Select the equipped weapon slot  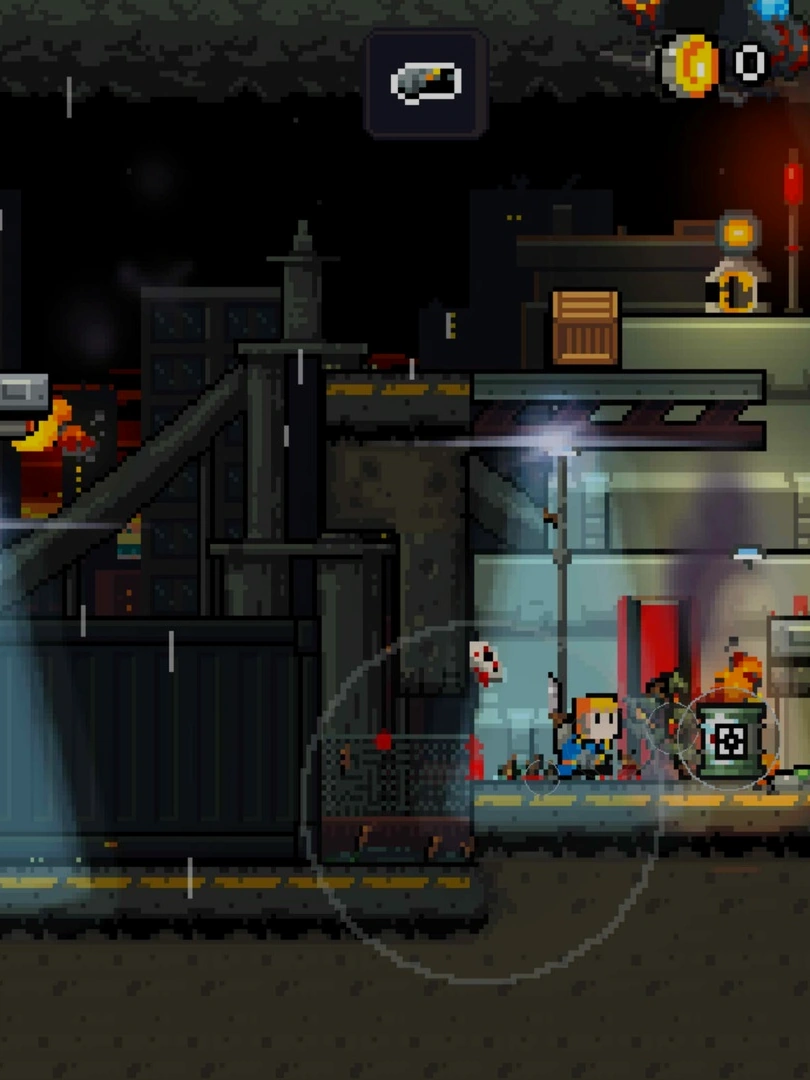pos(426,83)
